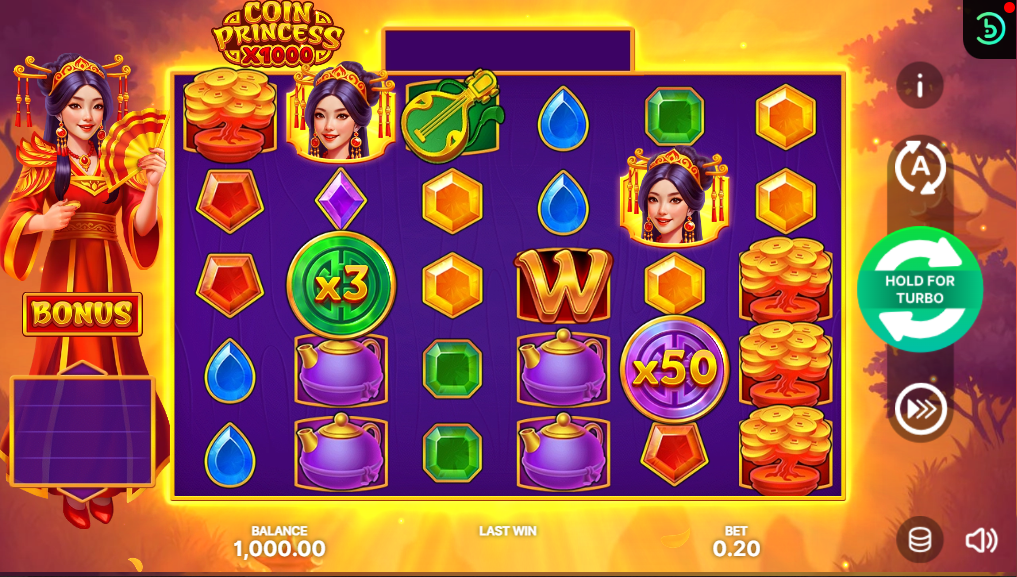The width and height of the screenshot is (1017, 577).
Task: Open the BONUS buy feature
Action: tap(83, 314)
